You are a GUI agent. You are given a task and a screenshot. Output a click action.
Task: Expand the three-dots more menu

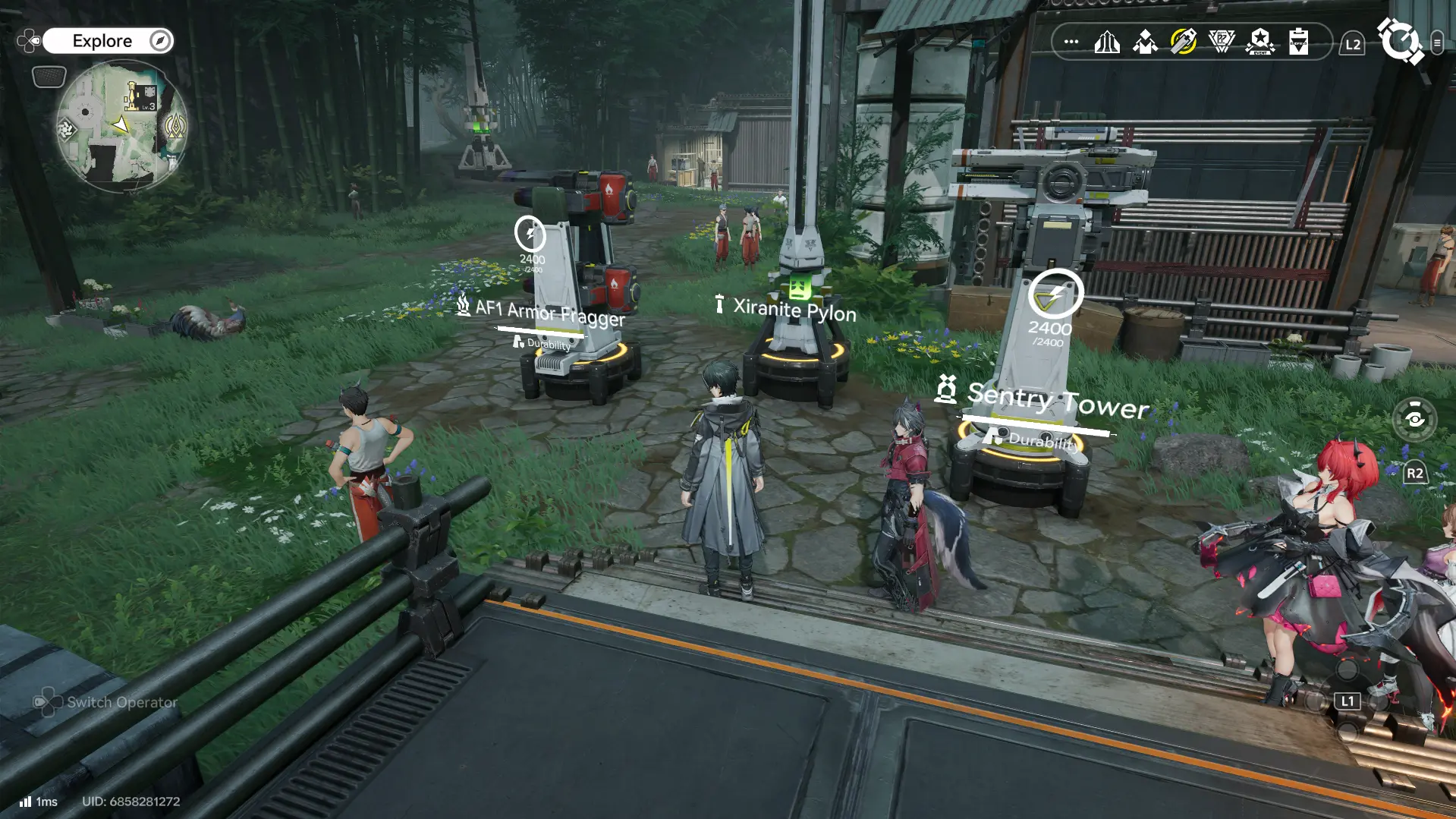pos(1071,42)
